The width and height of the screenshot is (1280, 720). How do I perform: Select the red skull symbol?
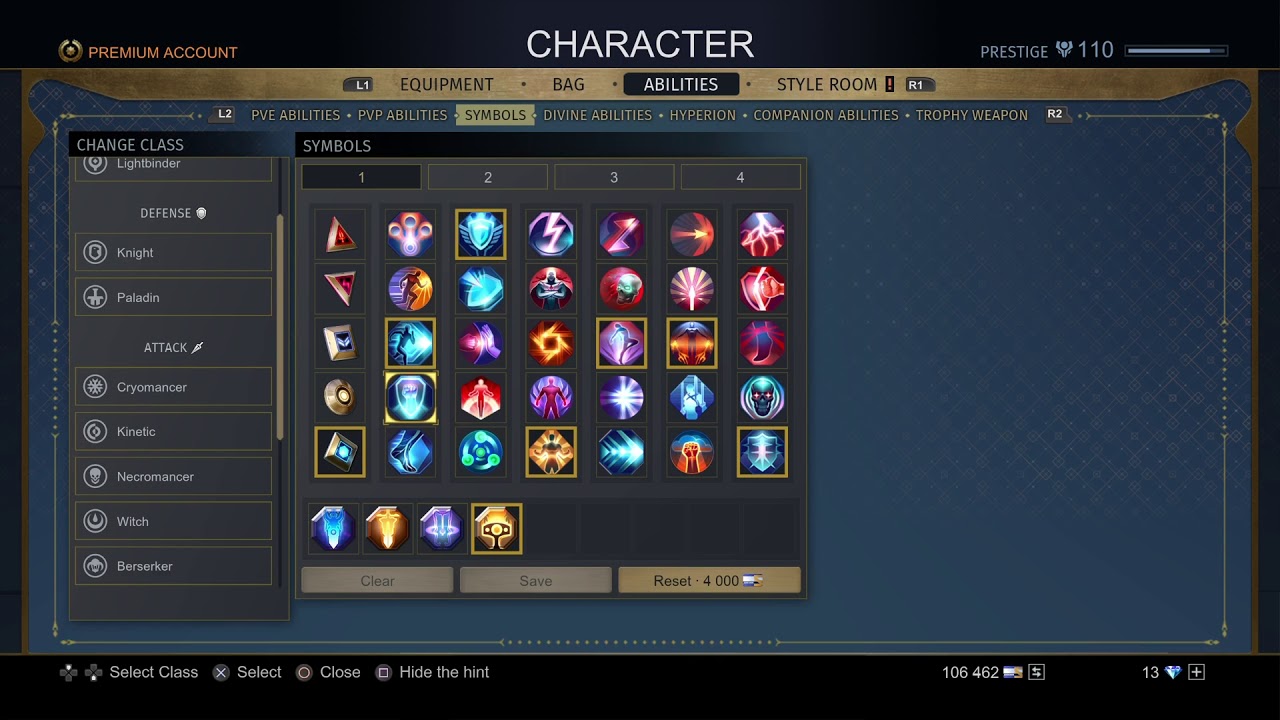(622, 288)
